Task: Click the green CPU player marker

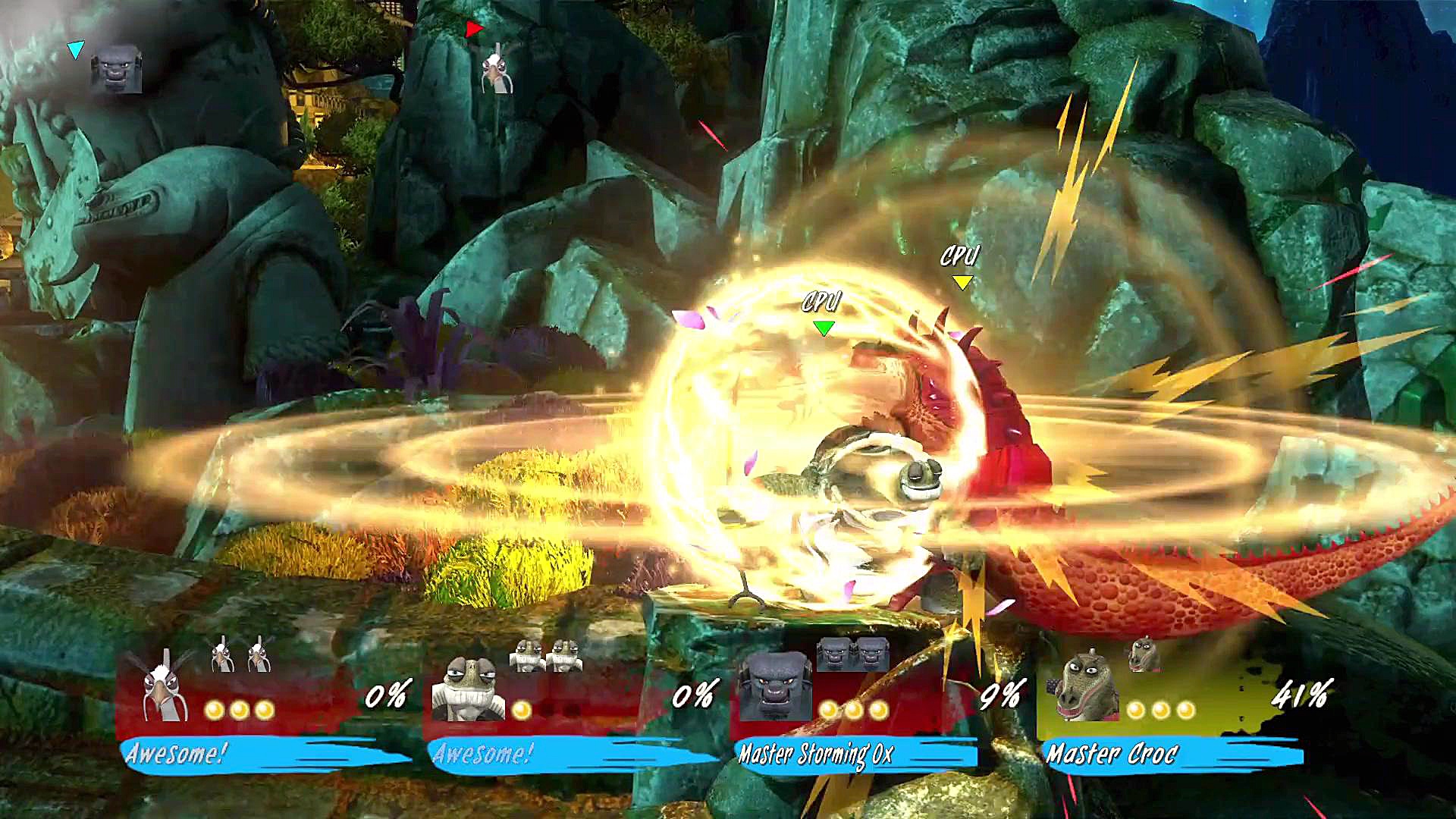Action: (823, 328)
